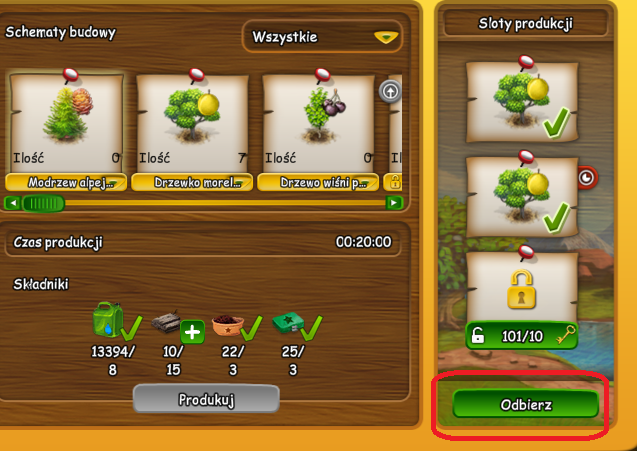Select the green book ingredient
This screenshot has width=637, height=451.
[288, 326]
